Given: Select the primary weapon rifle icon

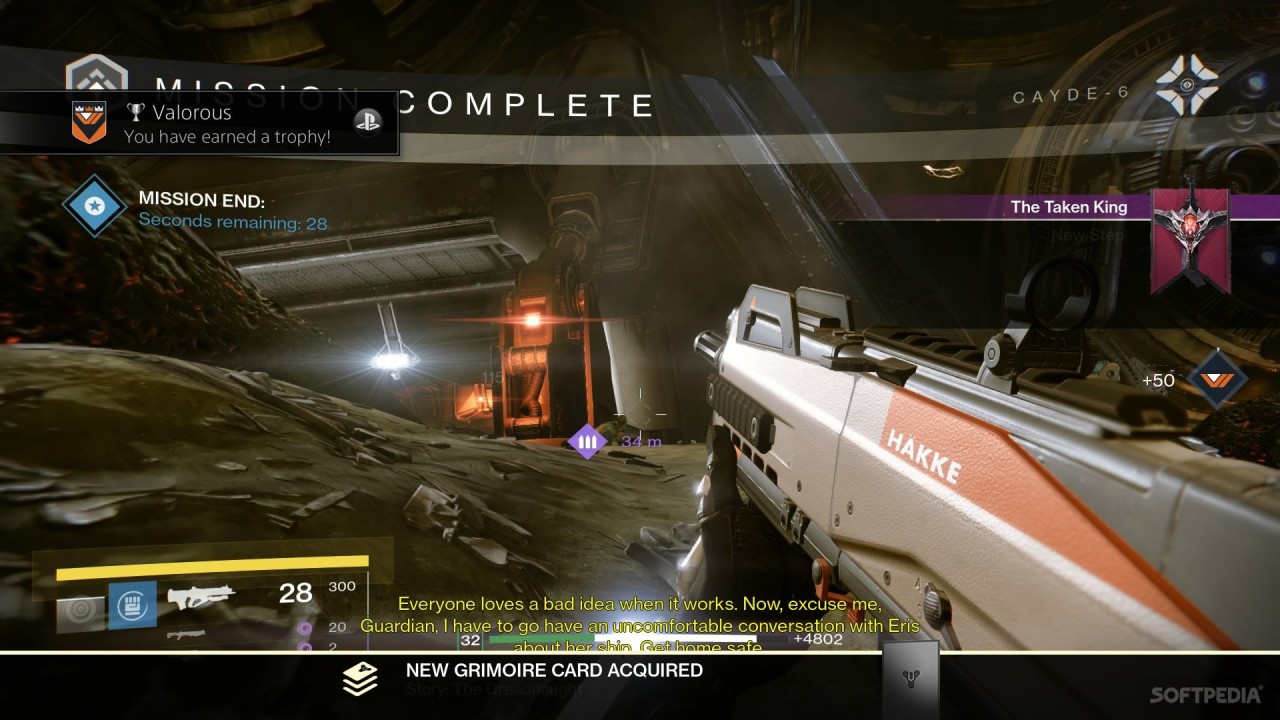Looking at the screenshot, I should [x=200, y=598].
